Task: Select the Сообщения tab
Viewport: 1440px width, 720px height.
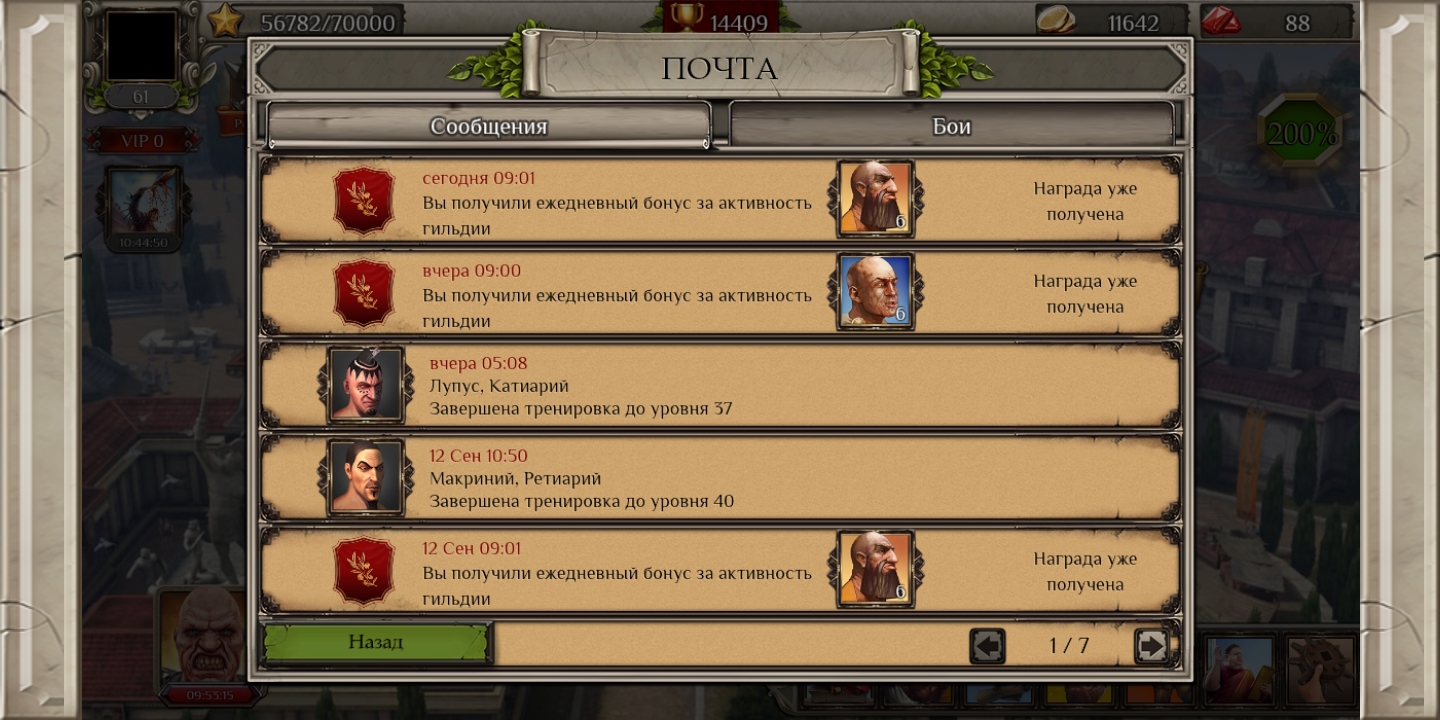Action: (488, 126)
